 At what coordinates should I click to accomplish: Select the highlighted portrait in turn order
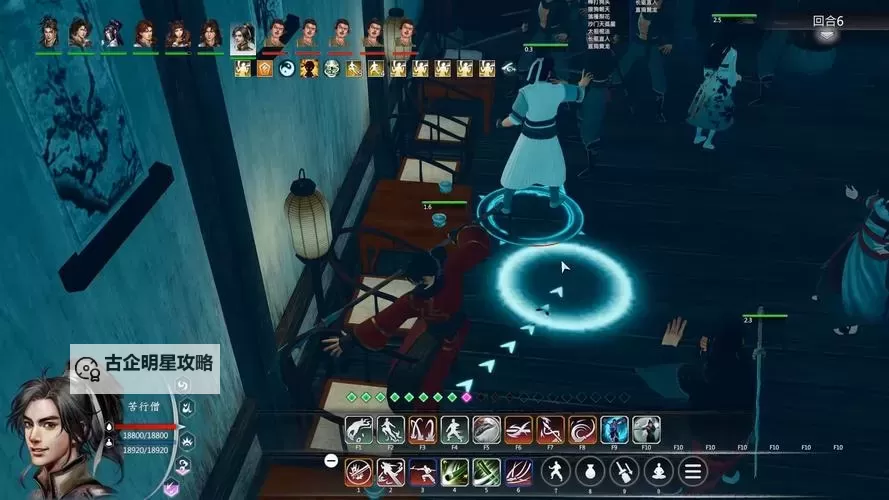tap(242, 37)
